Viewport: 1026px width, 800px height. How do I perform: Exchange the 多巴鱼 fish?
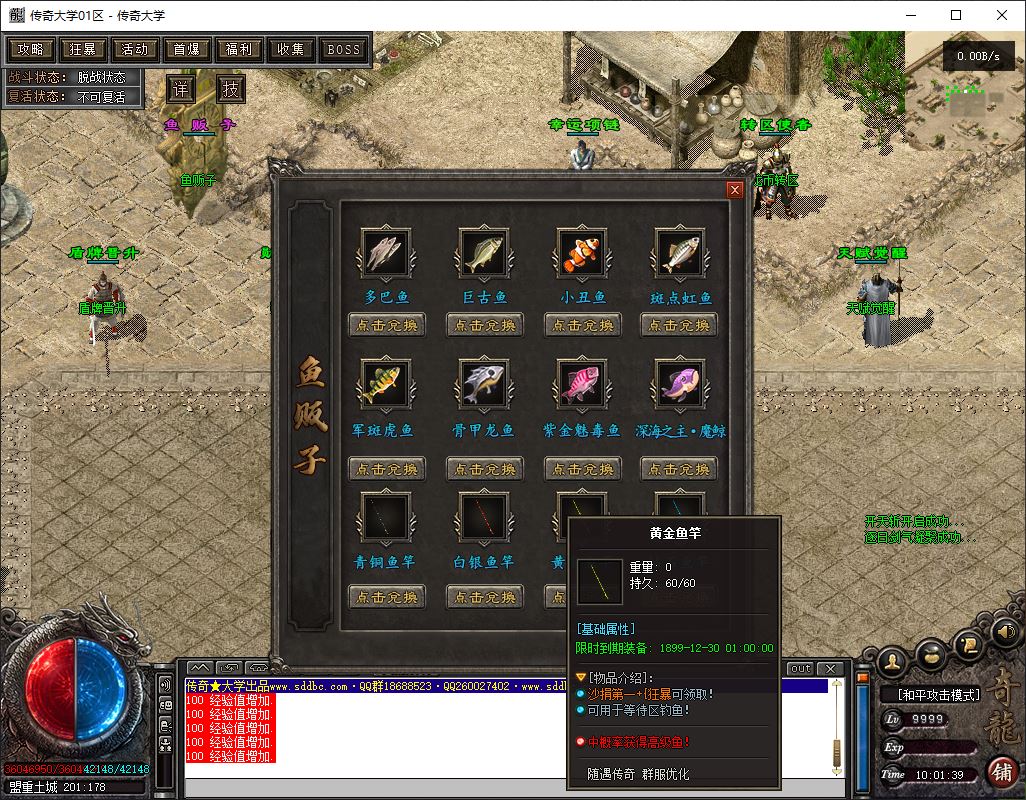387,325
